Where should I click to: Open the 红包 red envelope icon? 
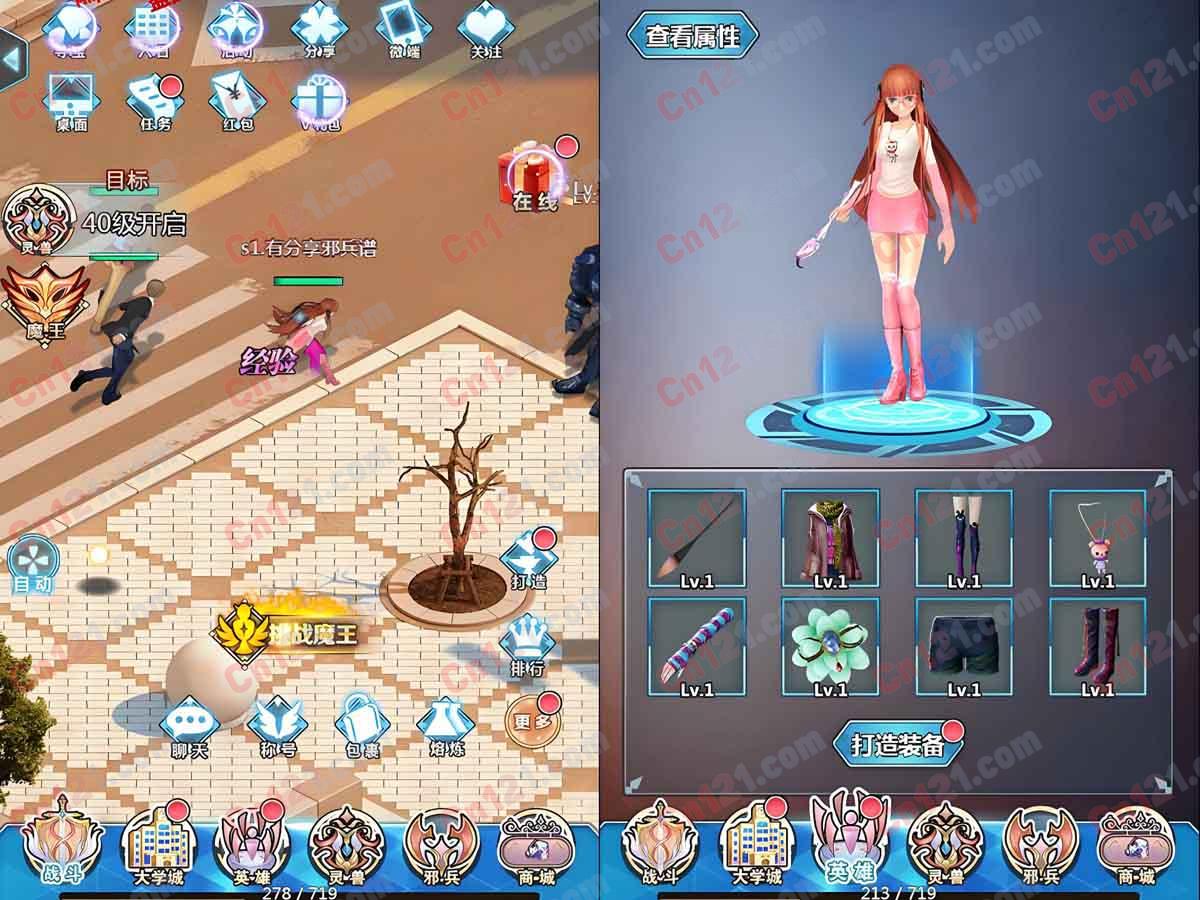pos(237,101)
